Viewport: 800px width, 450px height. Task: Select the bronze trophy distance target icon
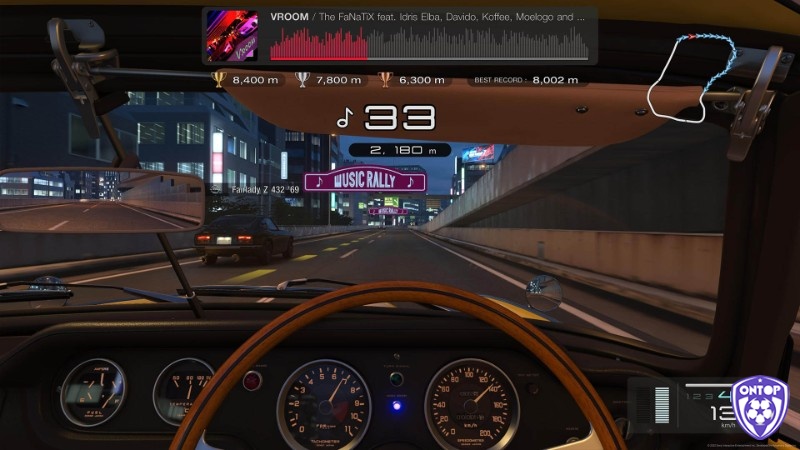tap(385, 79)
